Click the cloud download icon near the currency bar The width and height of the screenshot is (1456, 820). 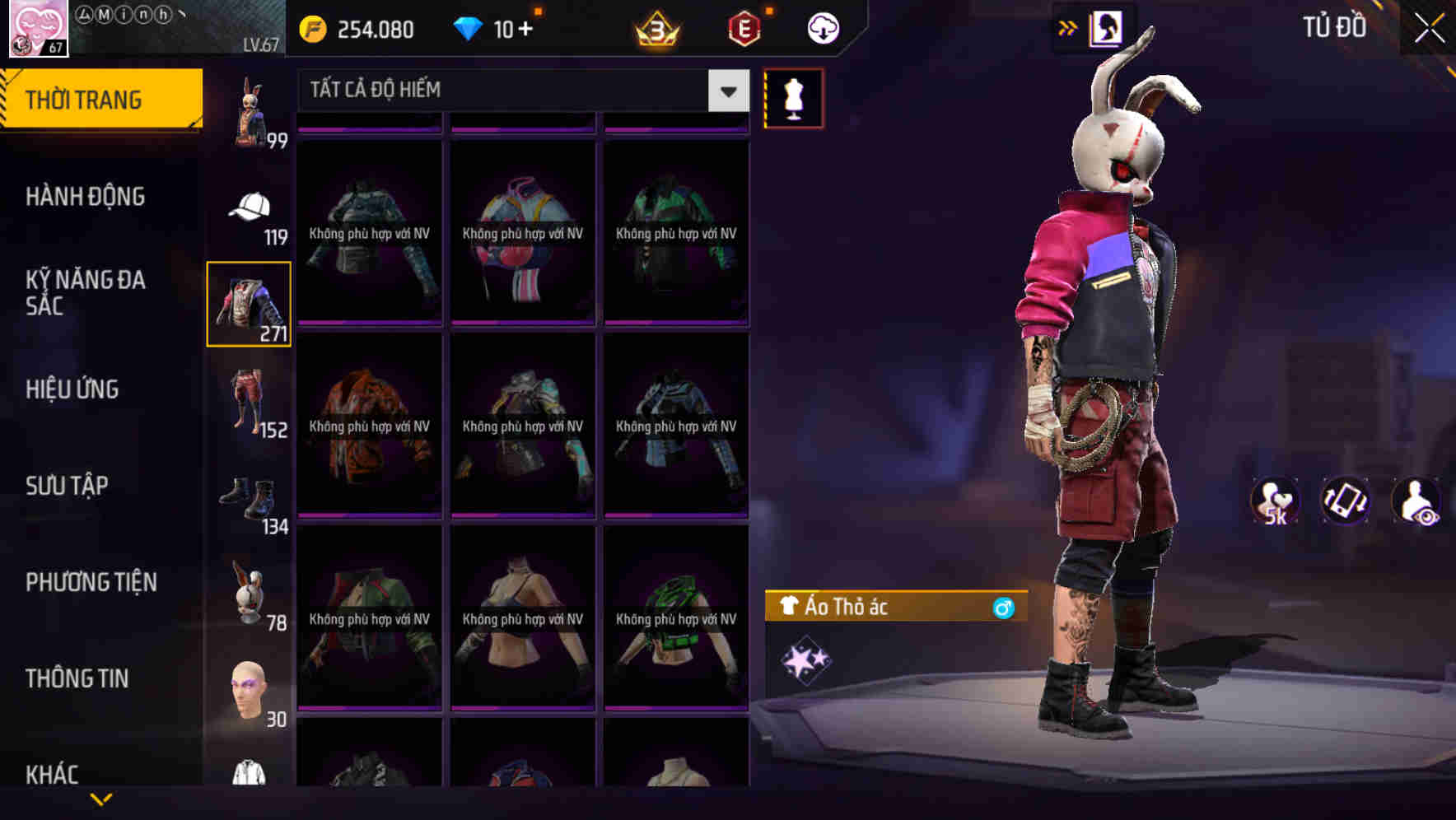821,27
